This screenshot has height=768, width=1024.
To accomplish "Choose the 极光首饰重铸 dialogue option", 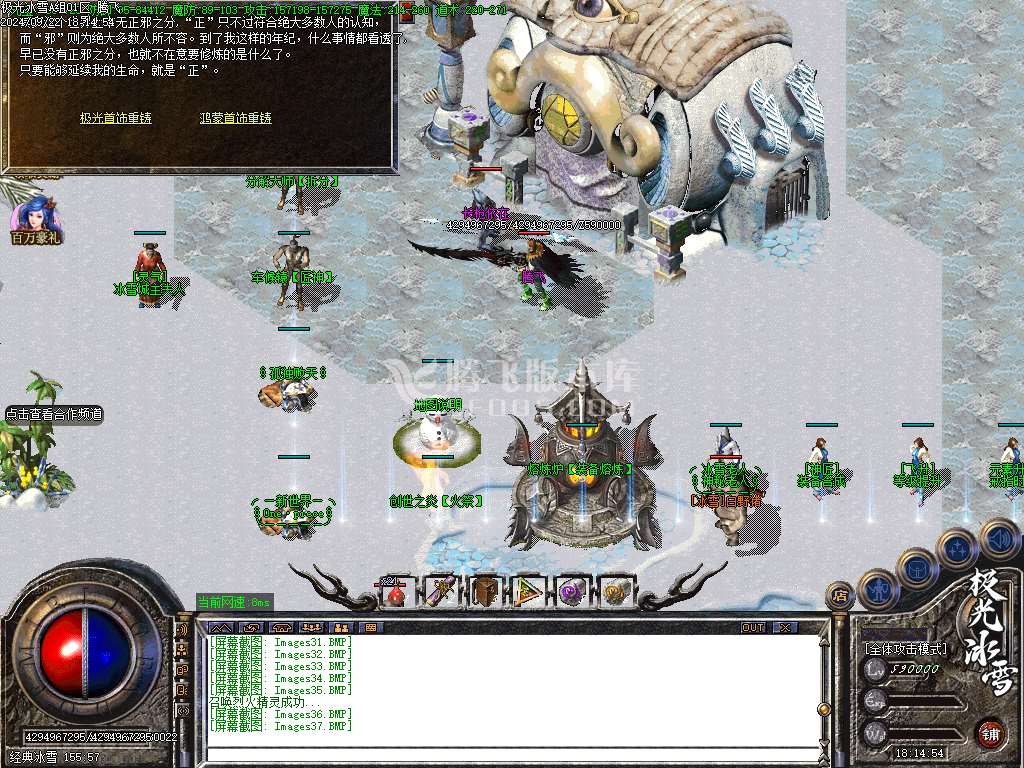I will (116, 118).
